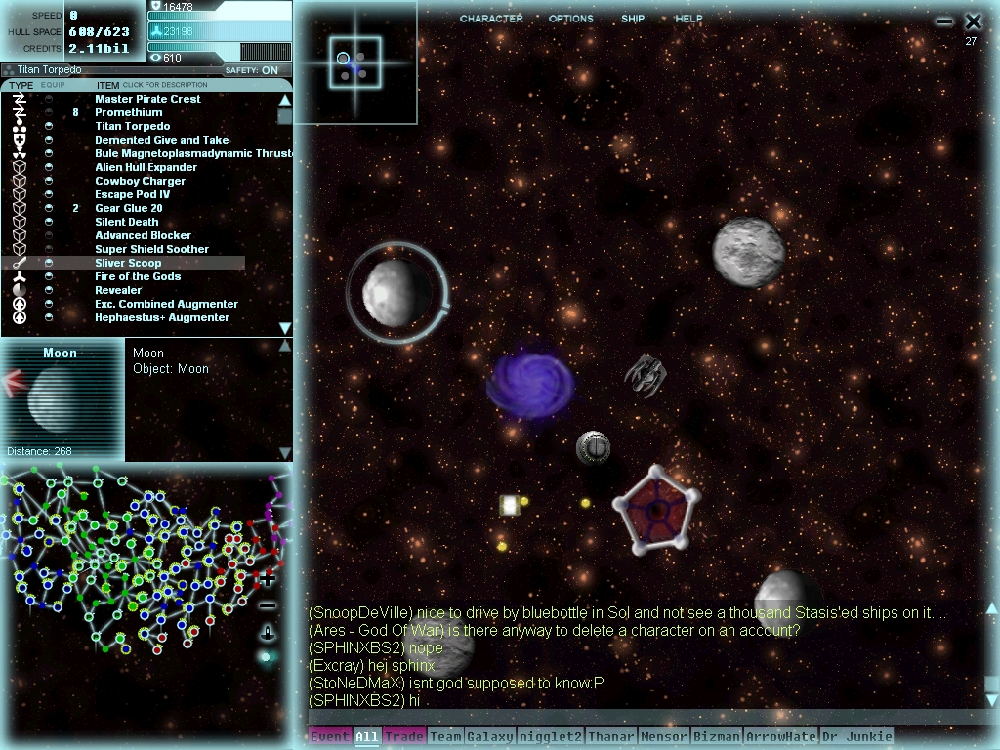Open the Help menu
Image resolution: width=1000 pixels, height=750 pixels.
689,19
